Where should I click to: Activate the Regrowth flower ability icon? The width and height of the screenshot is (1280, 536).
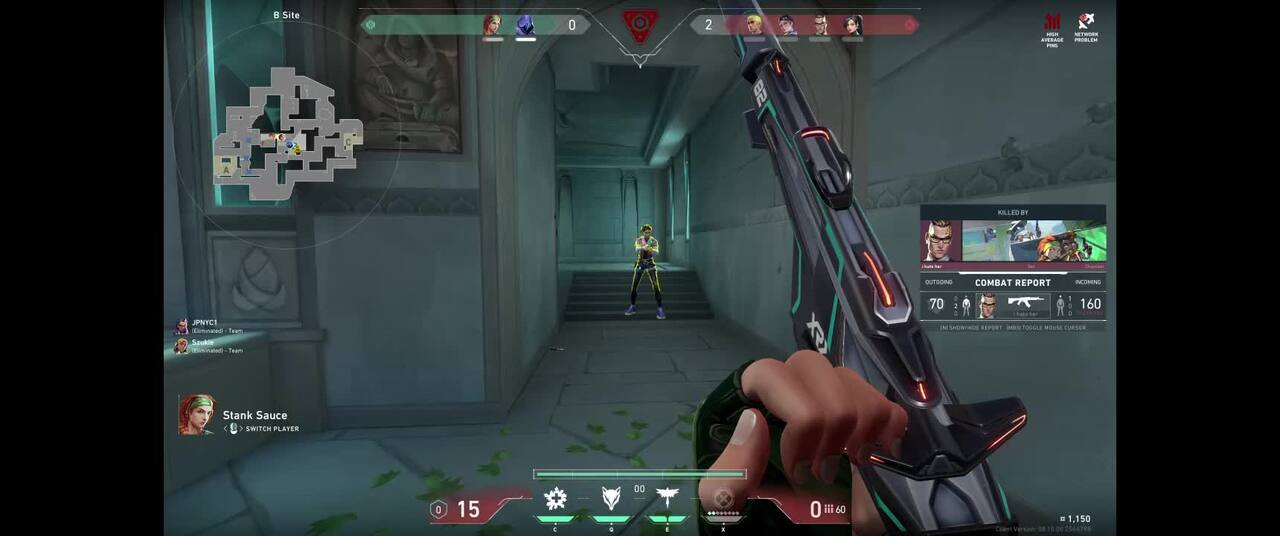point(555,498)
